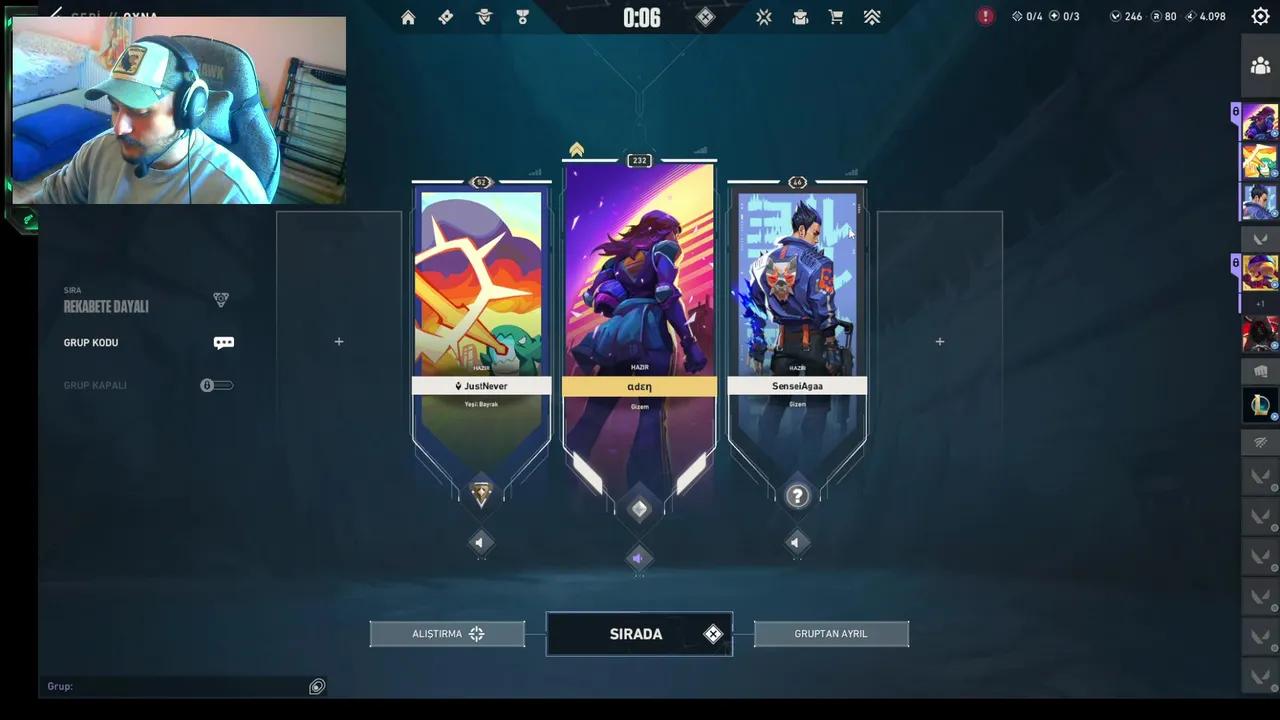Open the social friends panel icon
The height and width of the screenshot is (720, 1280).
click(x=1260, y=65)
